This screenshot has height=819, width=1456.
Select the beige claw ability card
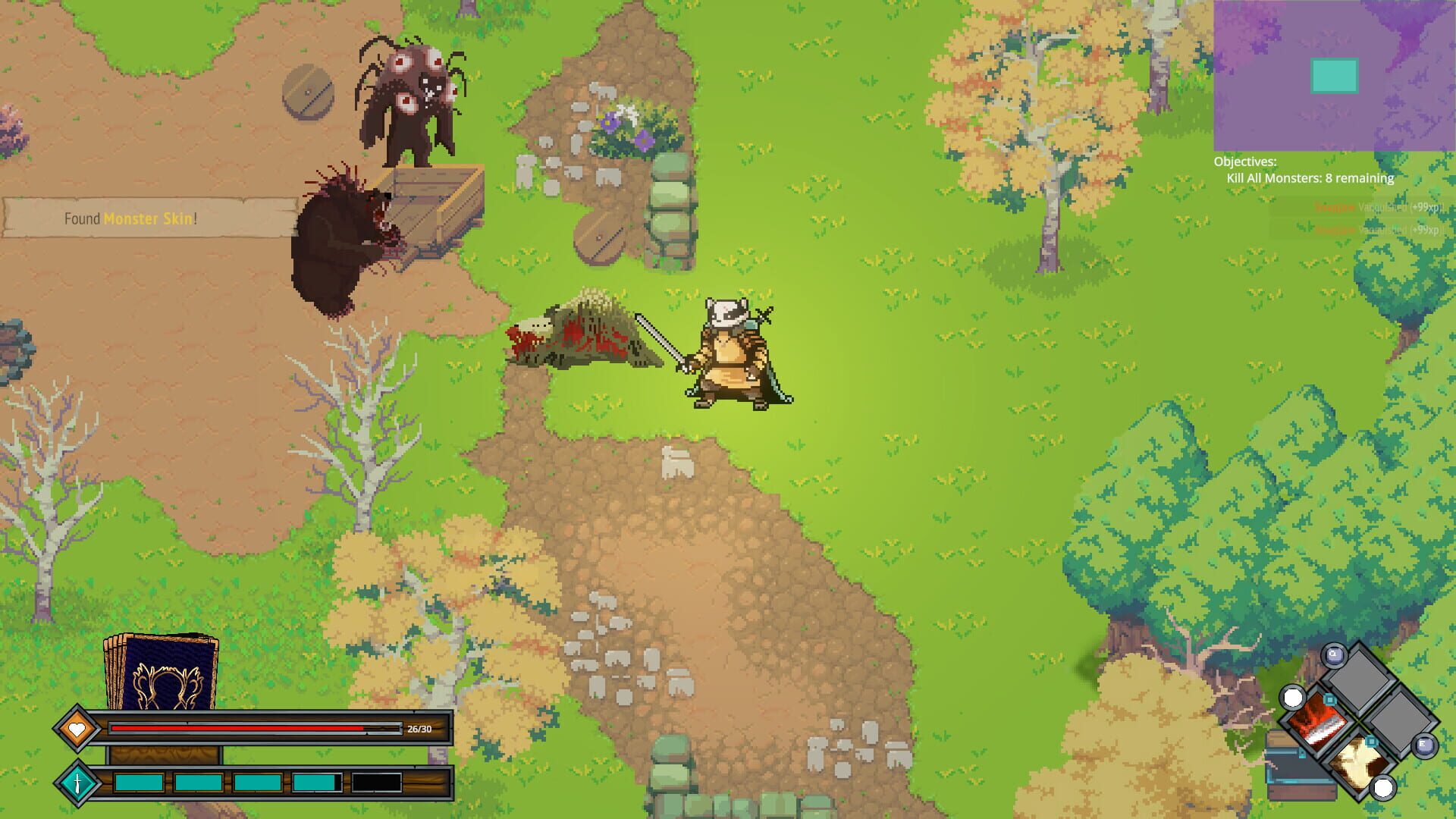[x=1358, y=765]
